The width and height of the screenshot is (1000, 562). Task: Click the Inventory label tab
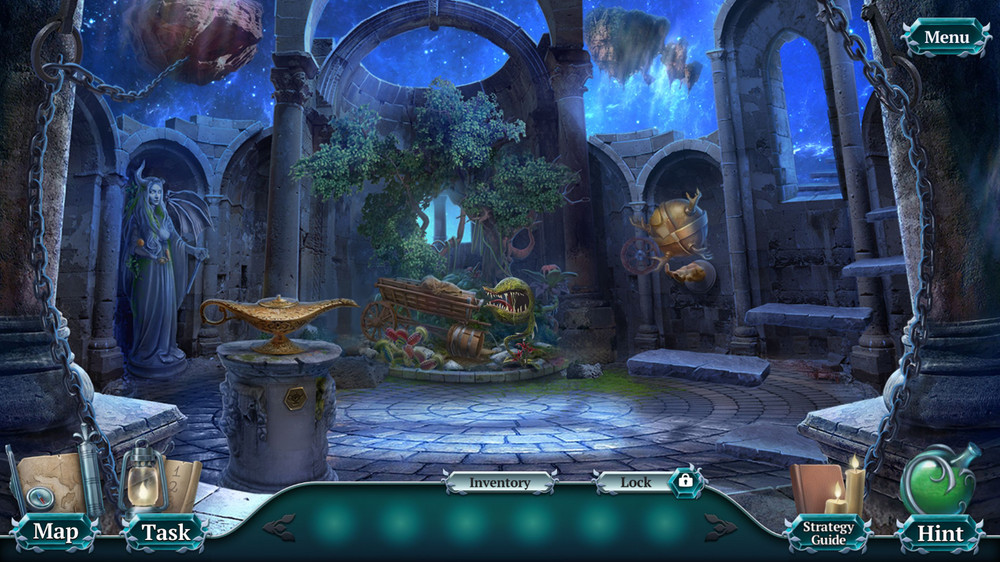[500, 482]
